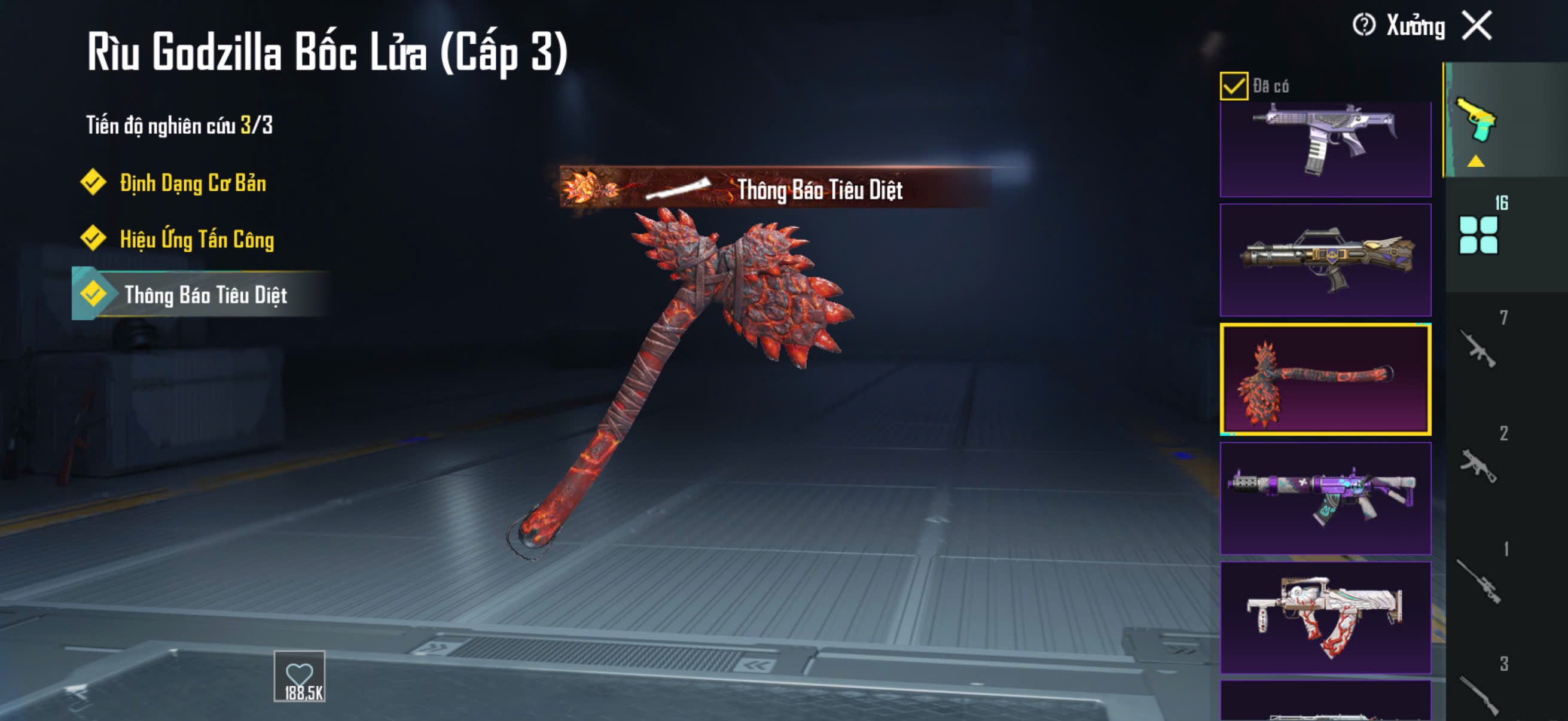Filter by sniper rifle category
The image size is (1568, 721).
click(1478, 581)
